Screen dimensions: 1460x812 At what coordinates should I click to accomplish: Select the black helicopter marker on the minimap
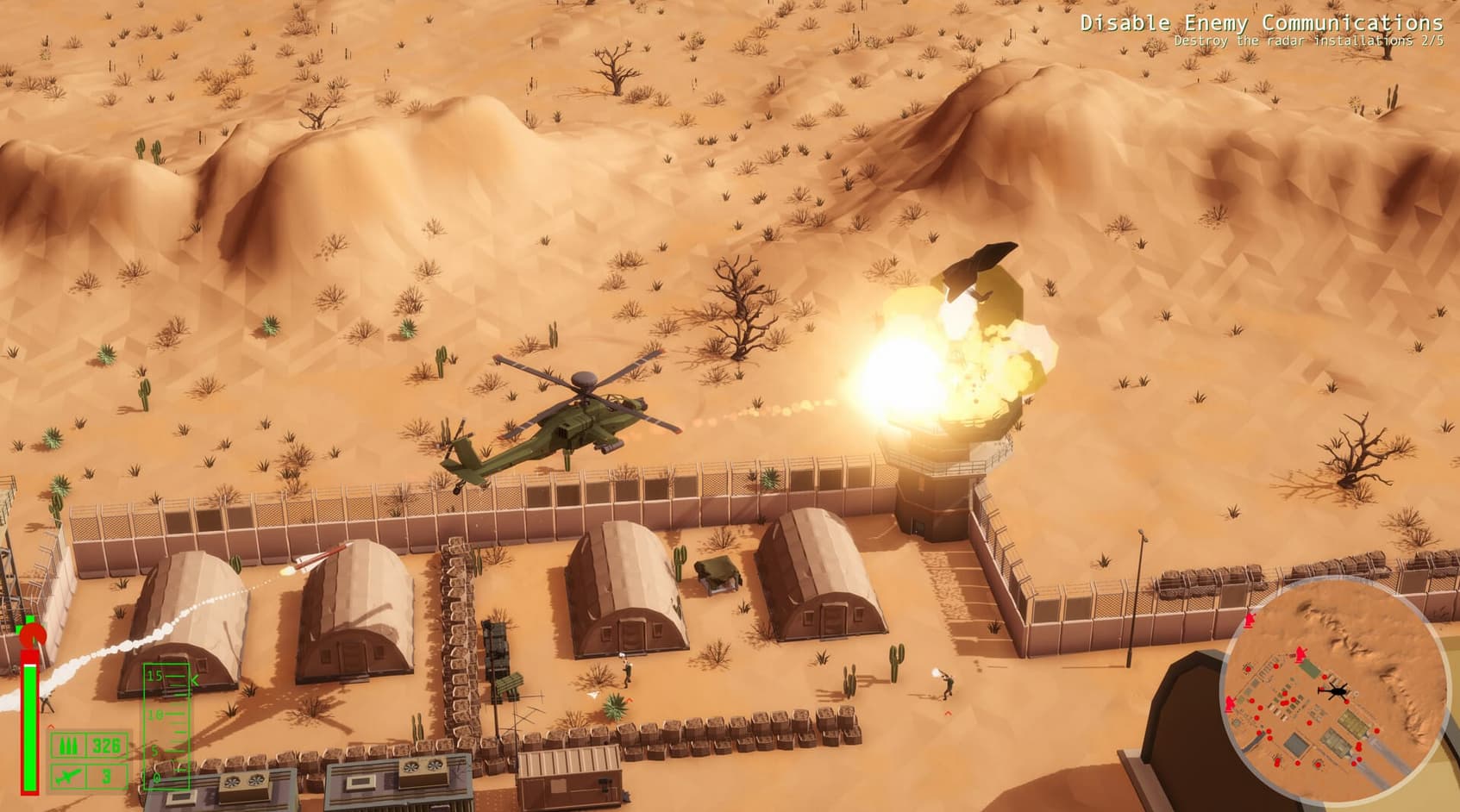1333,690
